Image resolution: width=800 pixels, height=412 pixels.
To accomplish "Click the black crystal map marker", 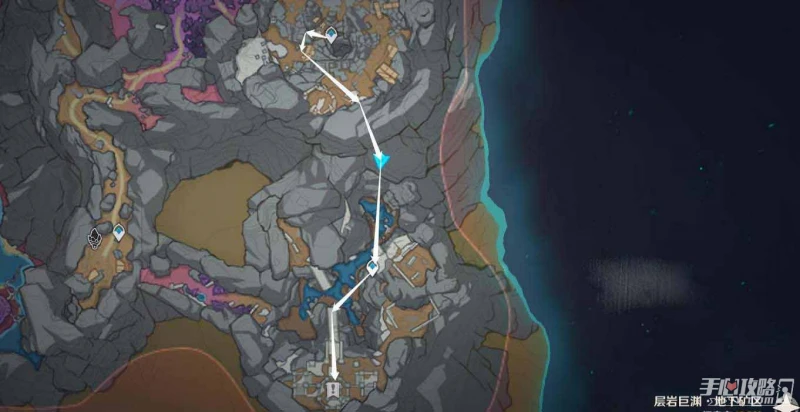I will coord(97,236).
